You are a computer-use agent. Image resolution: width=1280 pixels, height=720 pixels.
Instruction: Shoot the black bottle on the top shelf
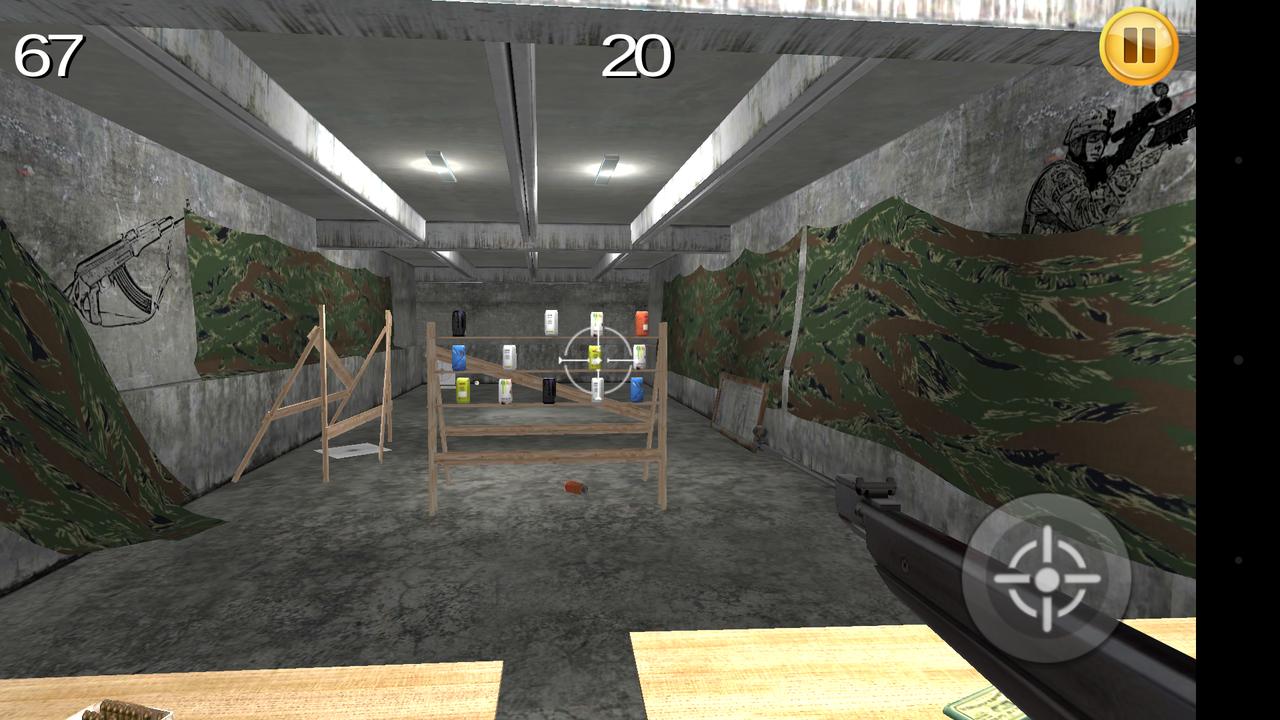(458, 323)
